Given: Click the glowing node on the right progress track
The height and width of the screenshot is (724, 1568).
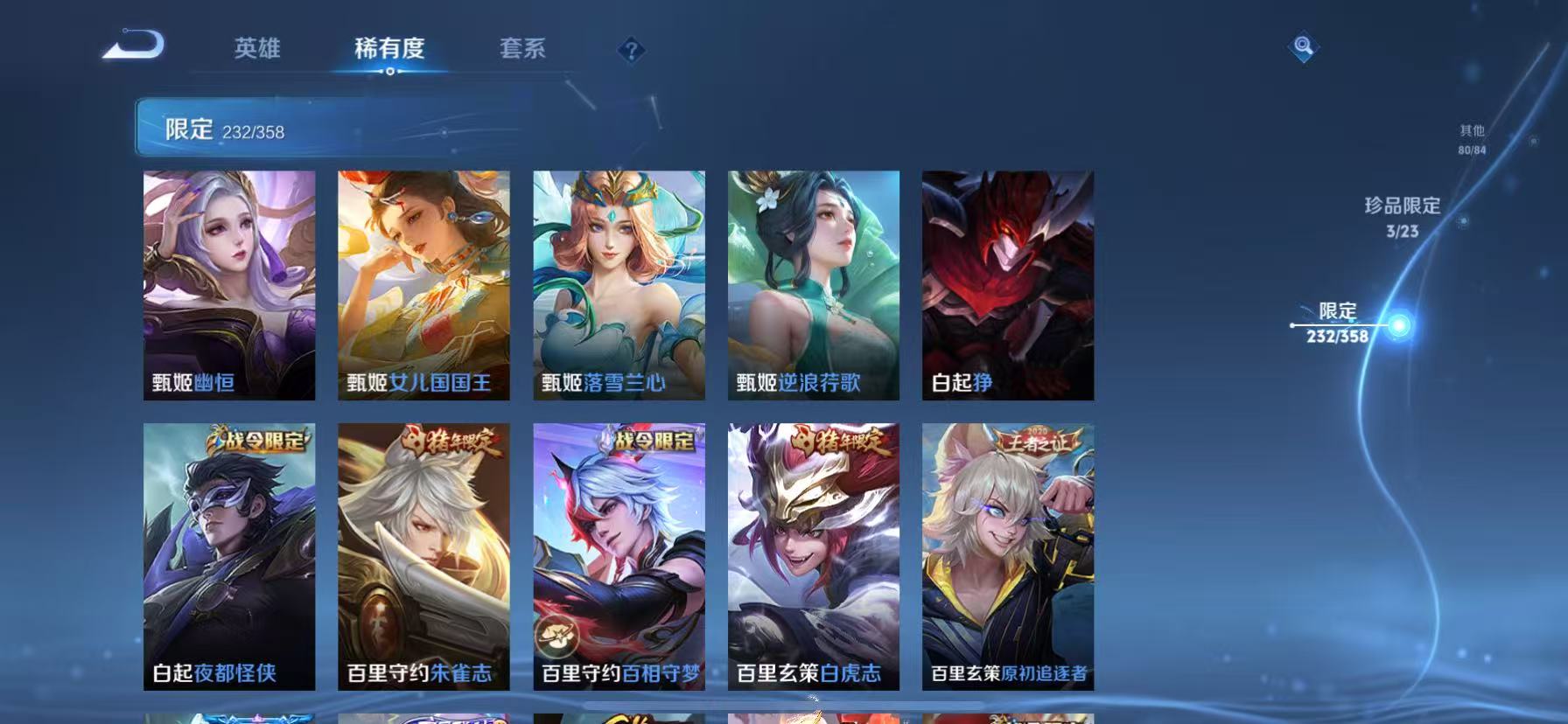Looking at the screenshot, I should (1401, 324).
